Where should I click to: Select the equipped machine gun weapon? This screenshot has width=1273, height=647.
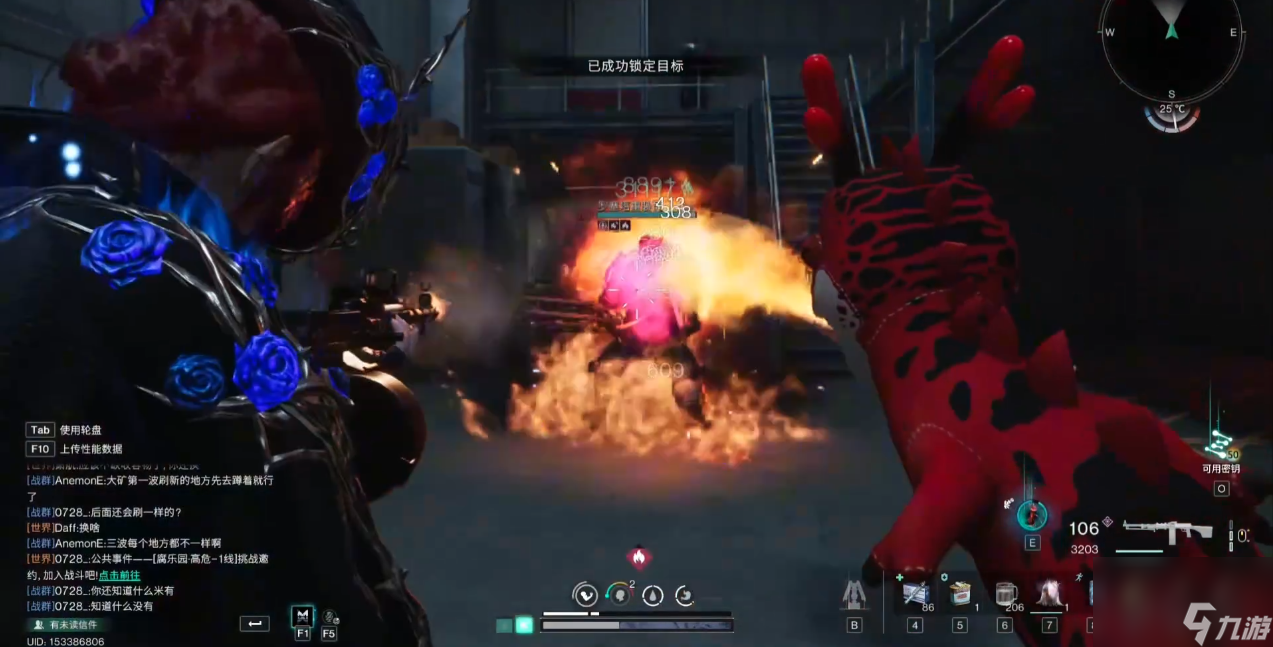point(1167,532)
